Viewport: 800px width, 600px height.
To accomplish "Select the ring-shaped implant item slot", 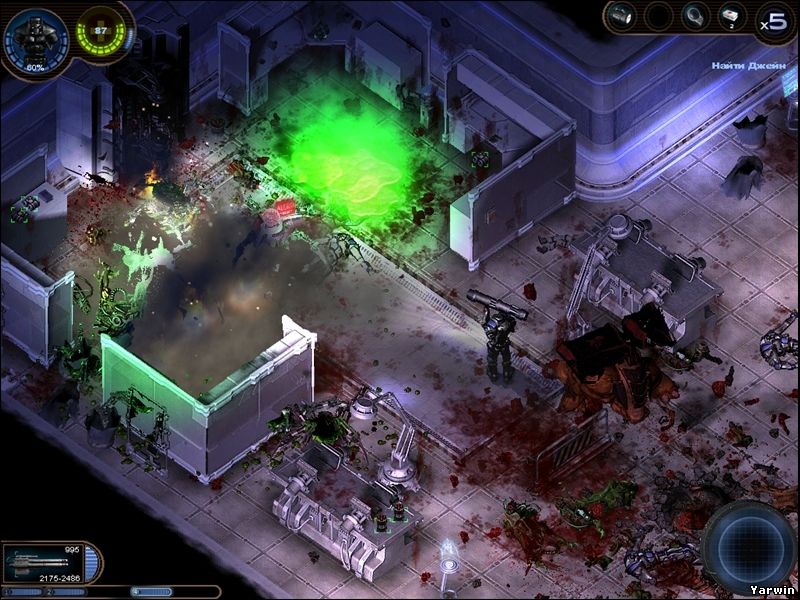I will 695,16.
